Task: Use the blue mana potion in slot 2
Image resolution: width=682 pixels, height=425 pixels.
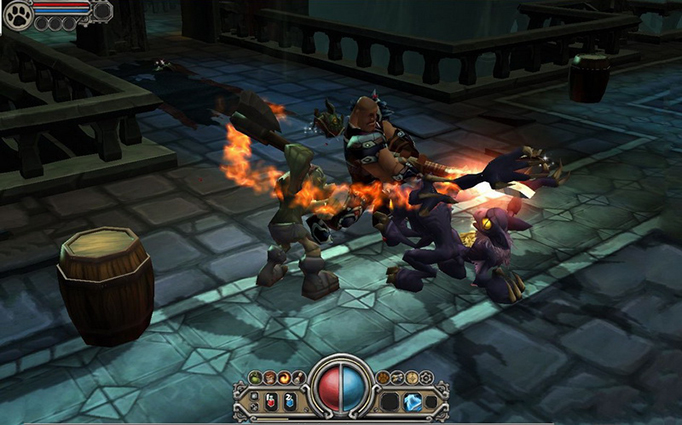Action: click(x=289, y=401)
